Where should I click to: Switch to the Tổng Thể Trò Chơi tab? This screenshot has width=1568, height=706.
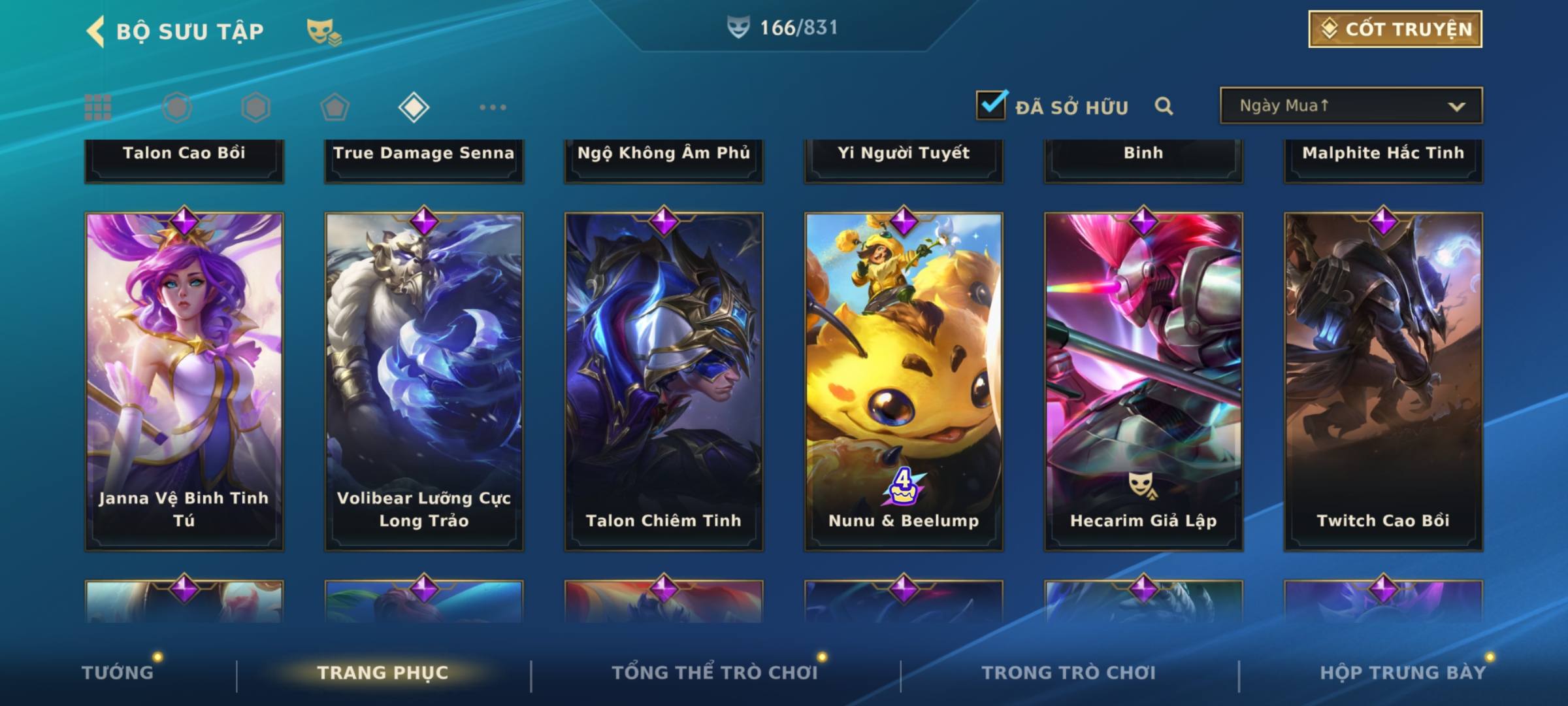[x=715, y=673]
